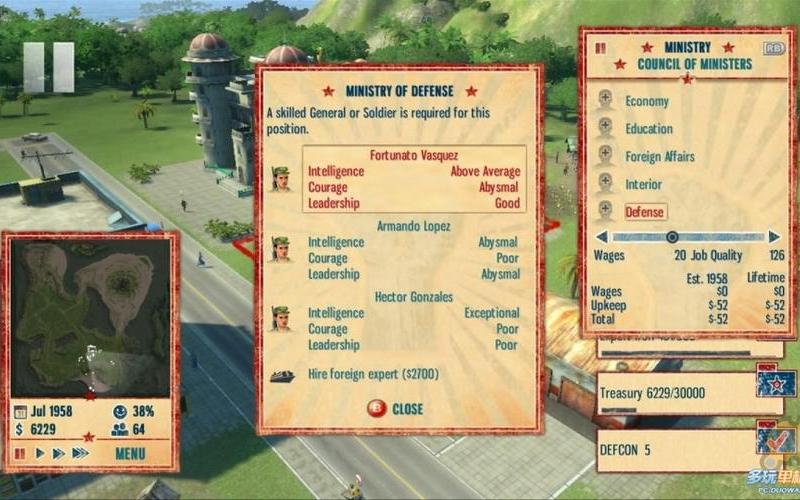Screen dimensions: 800x500
Task: Set game speed to triple fast-forward
Action: (80, 453)
